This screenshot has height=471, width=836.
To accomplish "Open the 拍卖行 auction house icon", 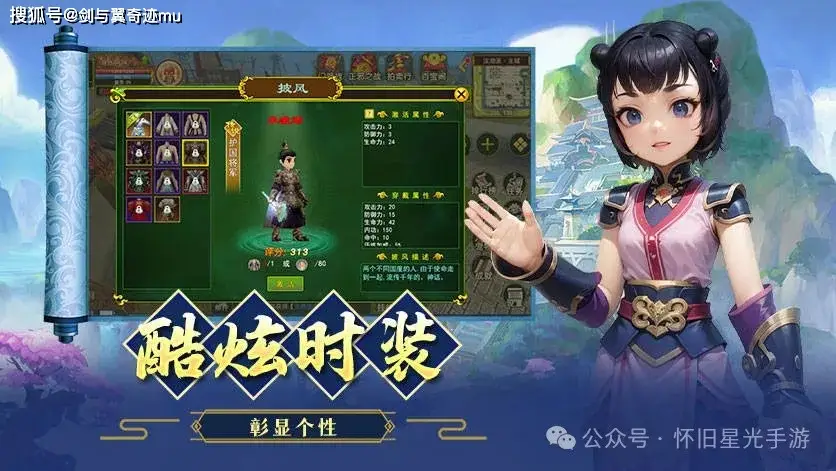I will click(x=400, y=67).
